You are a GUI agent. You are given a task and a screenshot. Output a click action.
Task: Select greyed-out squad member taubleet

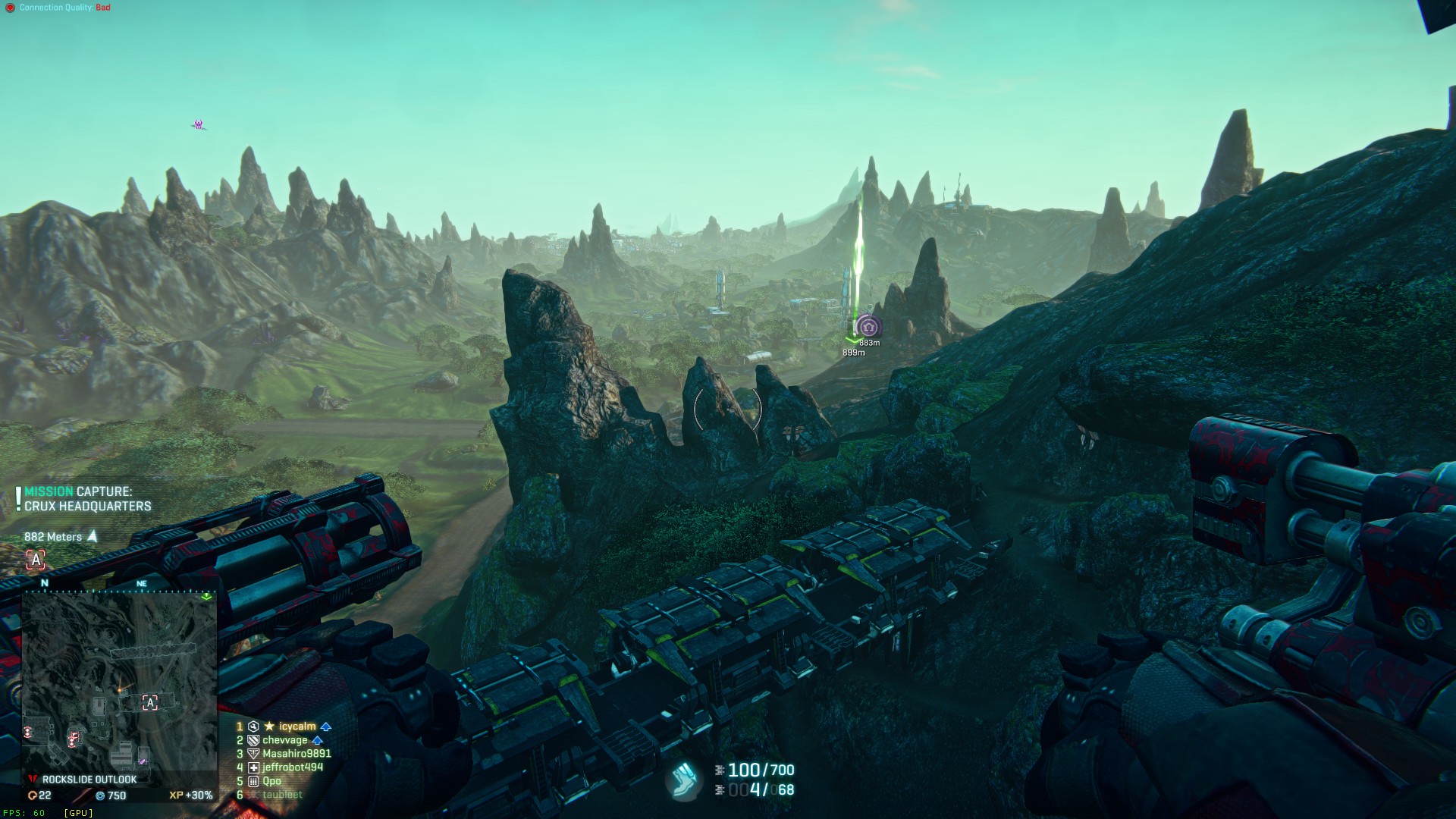point(282,795)
